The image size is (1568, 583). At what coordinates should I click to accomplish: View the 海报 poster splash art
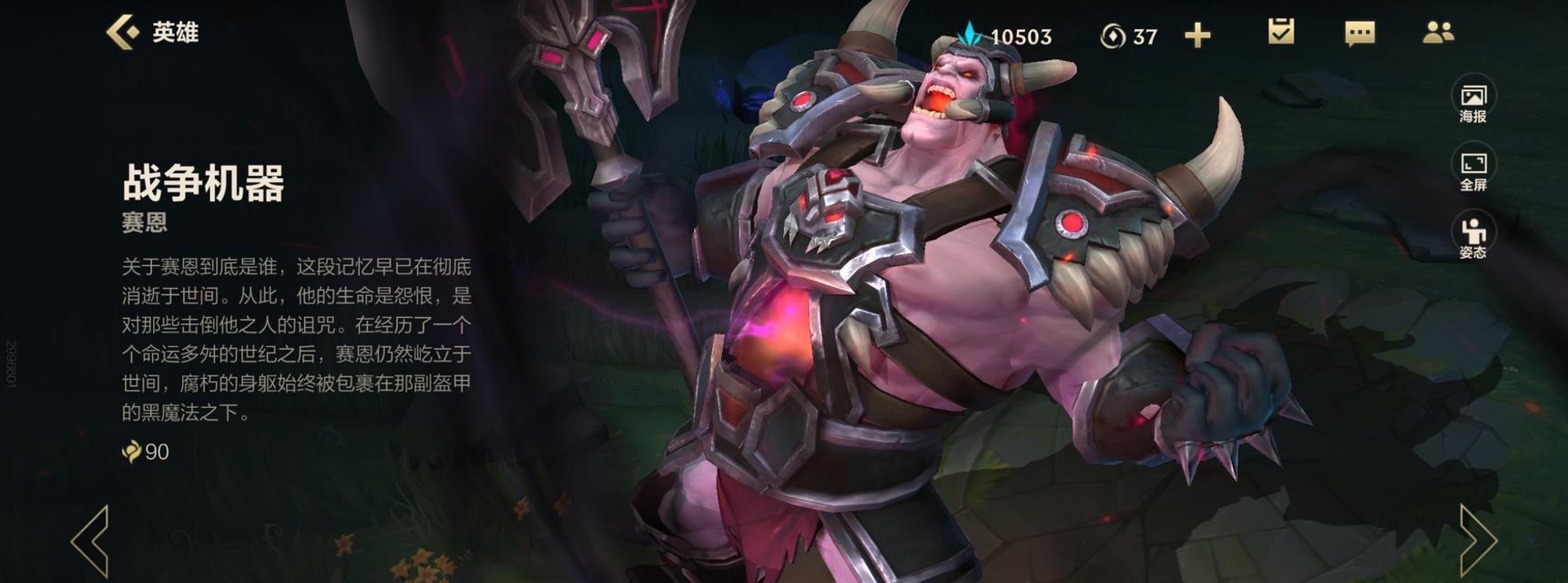pos(1472,102)
